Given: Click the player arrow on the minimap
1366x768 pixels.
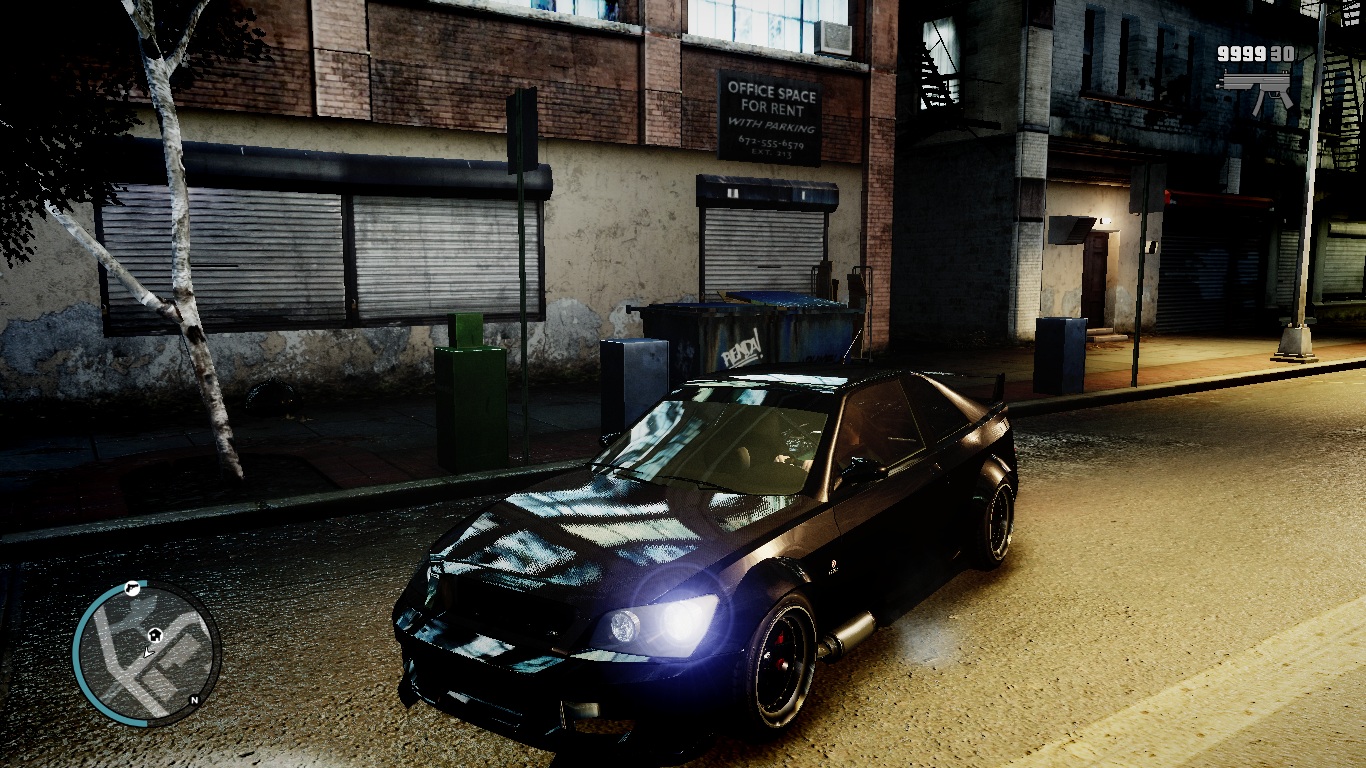Looking at the screenshot, I should [x=148, y=652].
